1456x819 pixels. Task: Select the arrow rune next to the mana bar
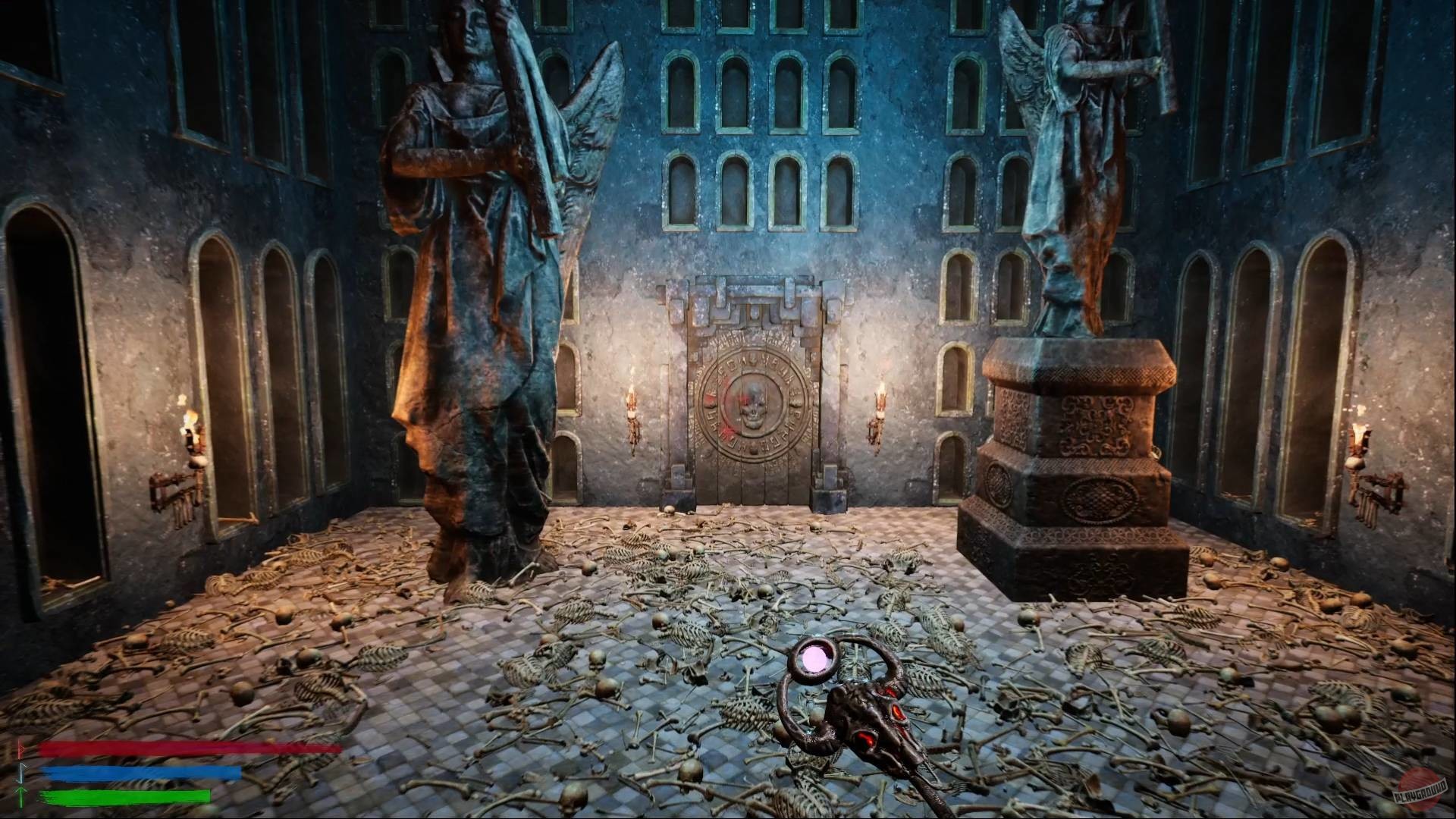[20, 773]
